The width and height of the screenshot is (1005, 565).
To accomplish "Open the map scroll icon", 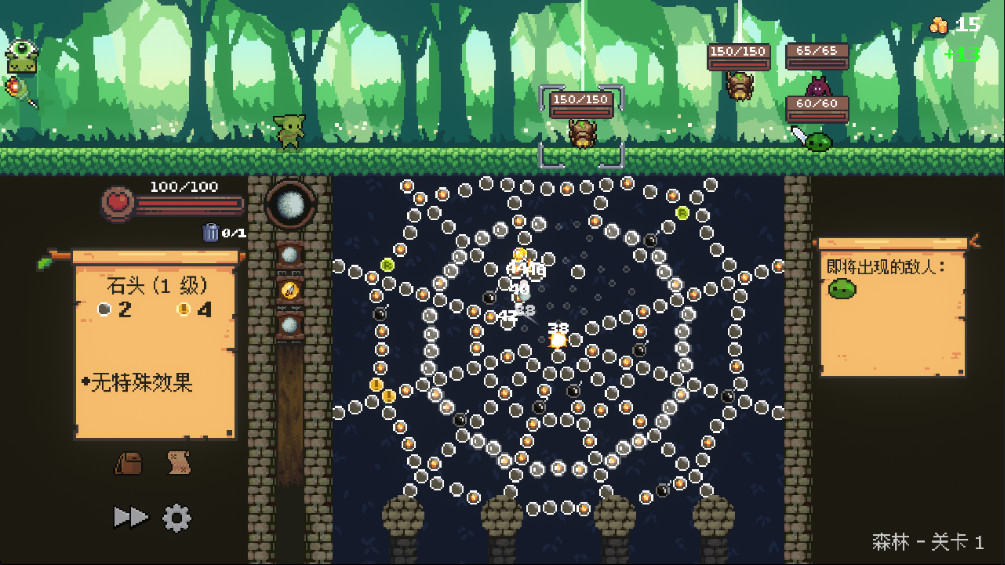I will tap(179, 462).
